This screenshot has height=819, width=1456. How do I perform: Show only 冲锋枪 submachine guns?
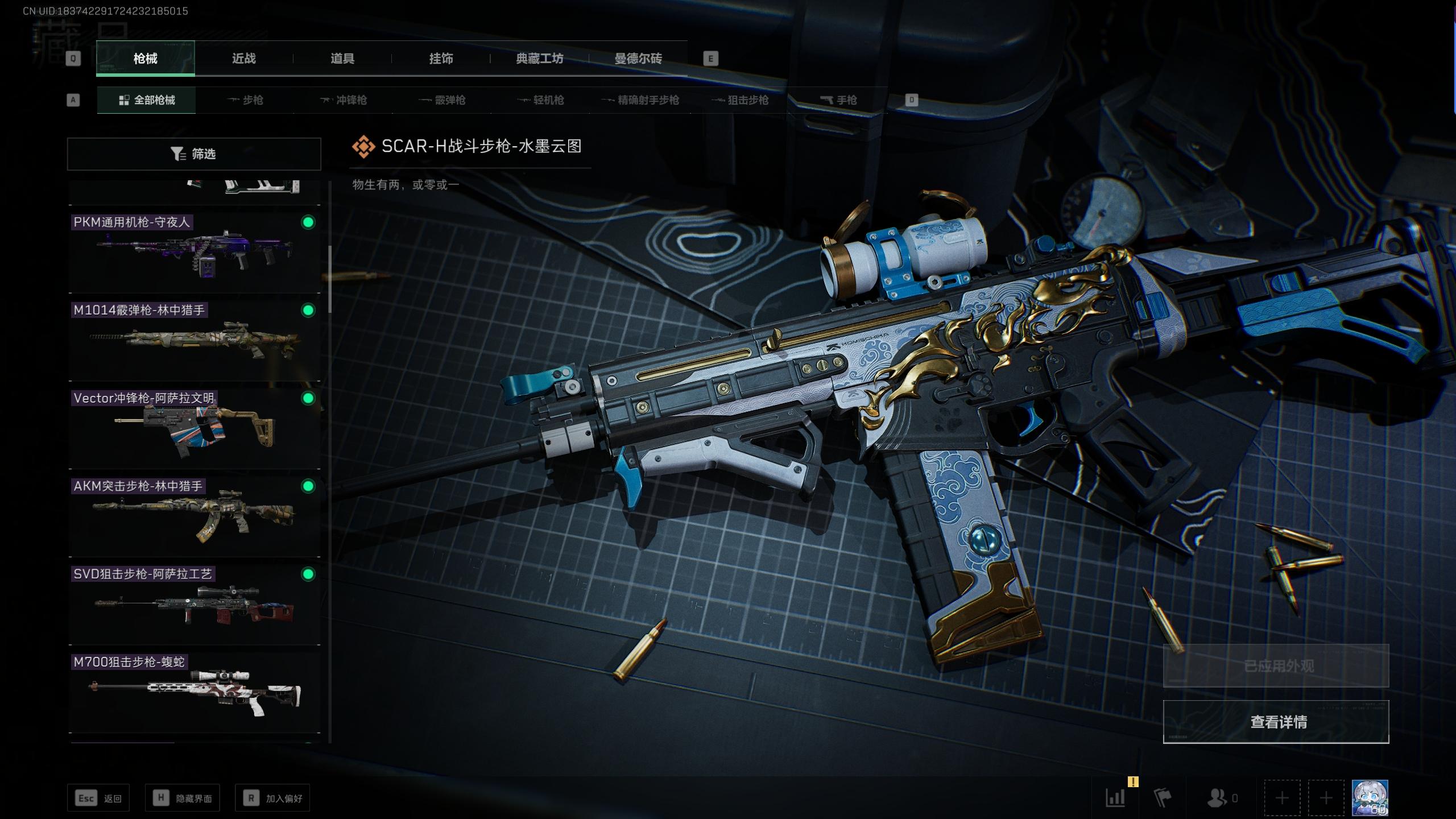344,100
